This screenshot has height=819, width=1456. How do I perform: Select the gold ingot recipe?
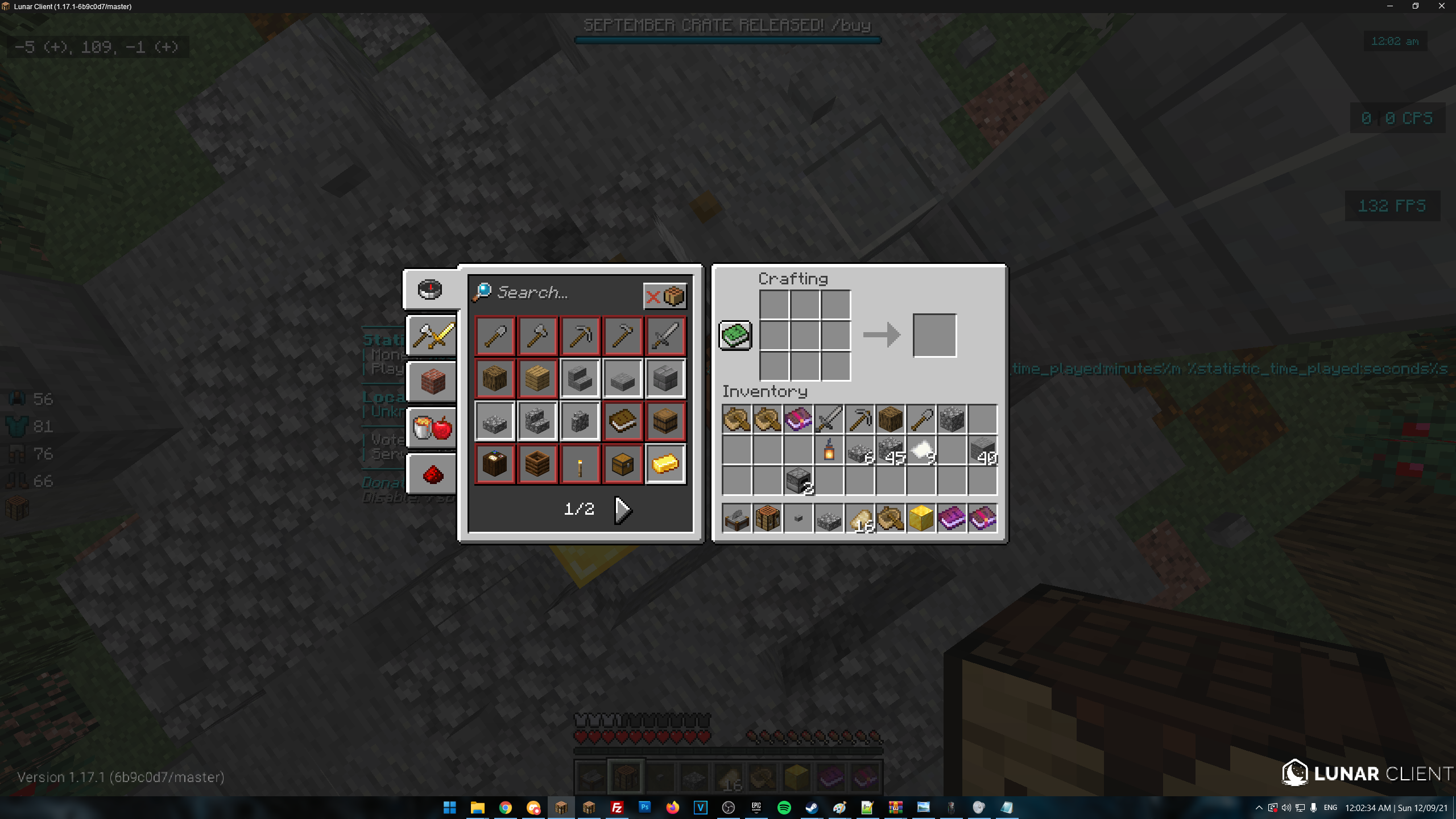click(665, 464)
